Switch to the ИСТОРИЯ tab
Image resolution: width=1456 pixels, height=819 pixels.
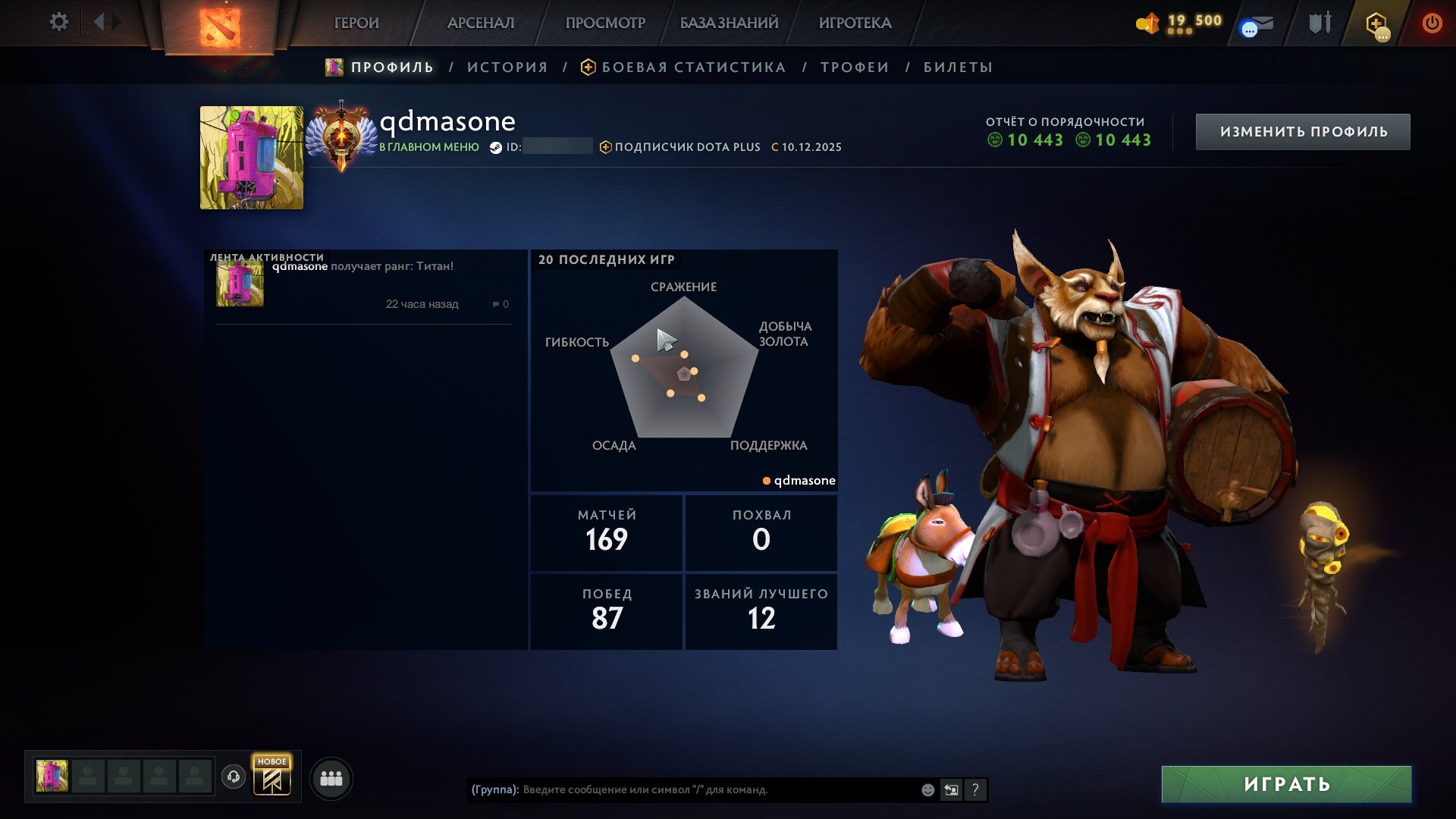pyautogui.click(x=507, y=67)
